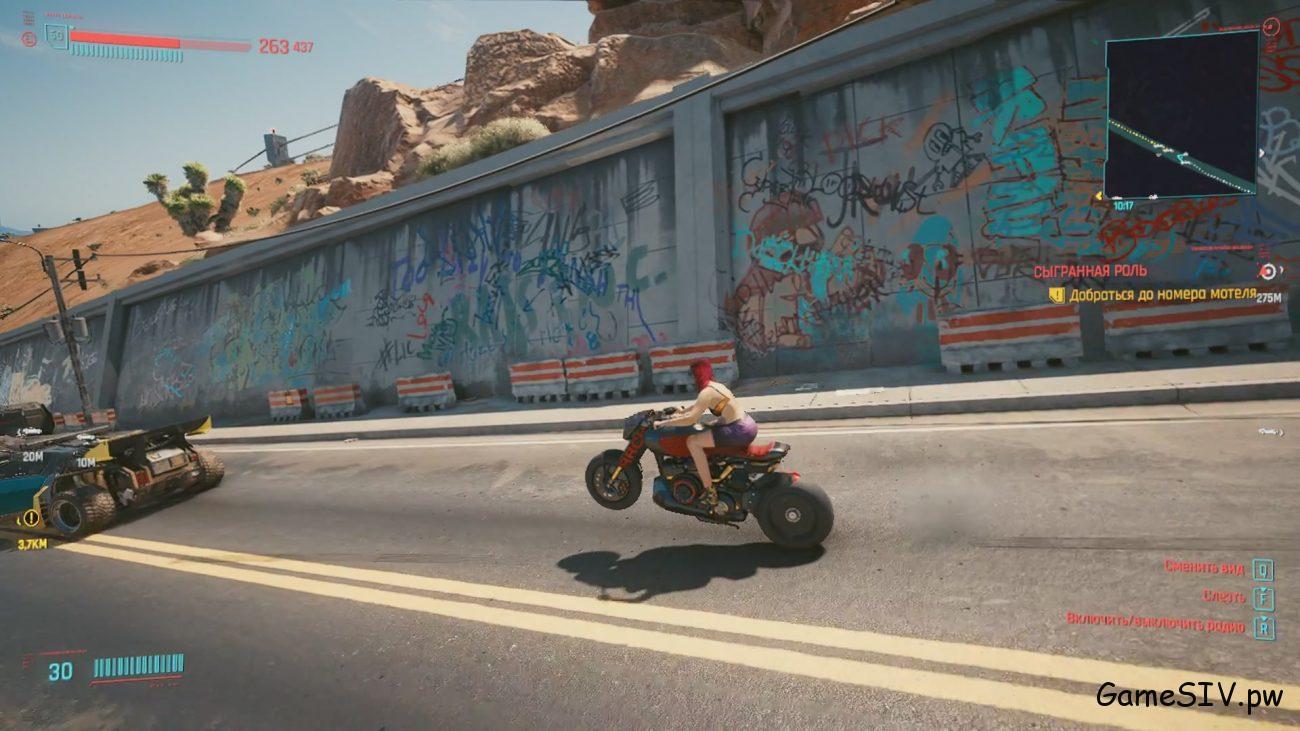The height and width of the screenshot is (731, 1300).
Task: Click the "Добраться до номера мотеля" objective
Action: (1161, 294)
